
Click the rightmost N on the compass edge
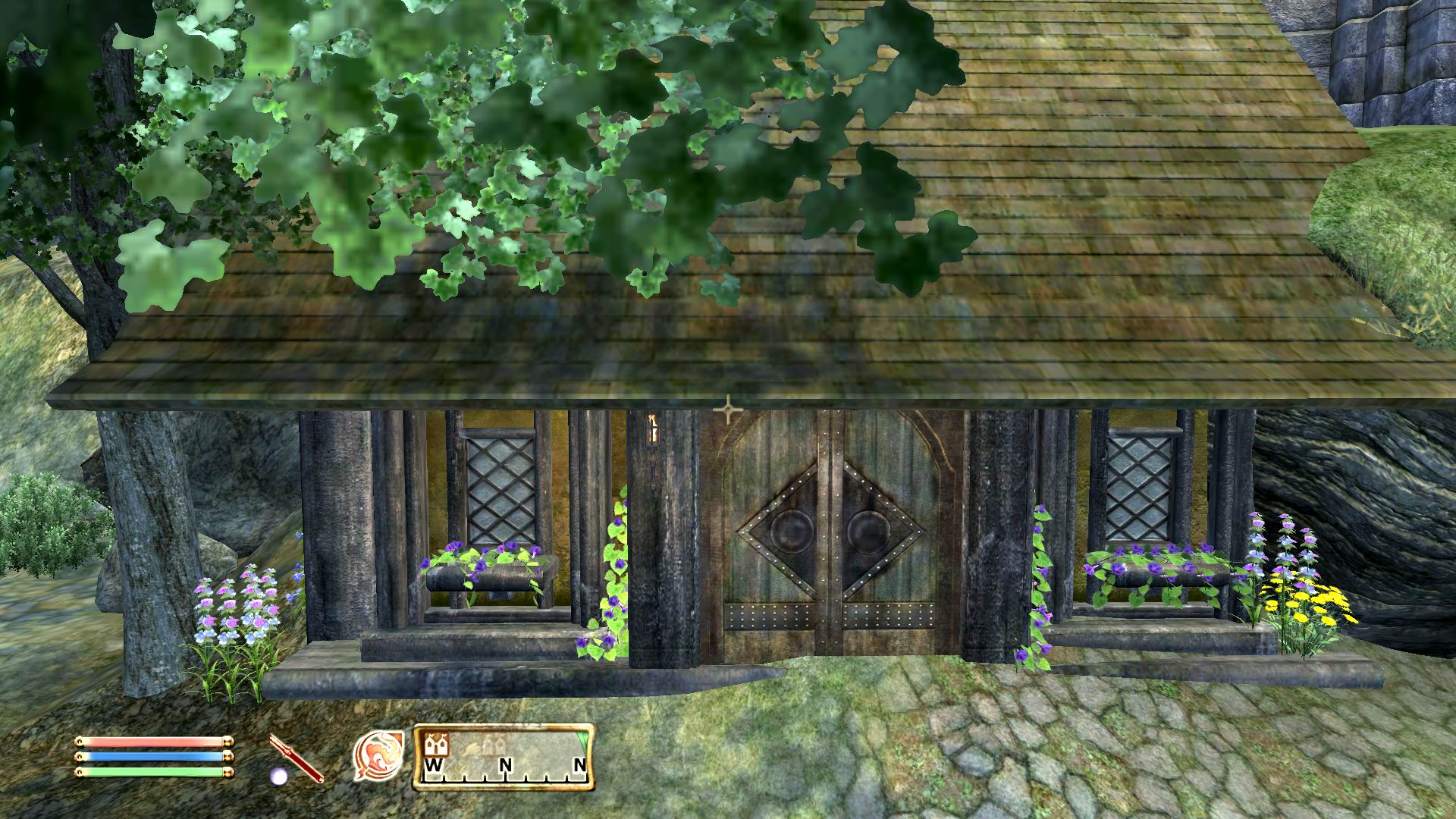pyautogui.click(x=581, y=763)
